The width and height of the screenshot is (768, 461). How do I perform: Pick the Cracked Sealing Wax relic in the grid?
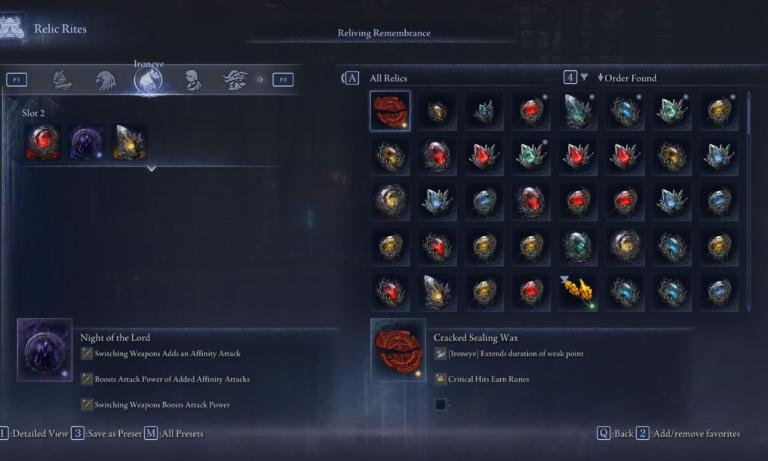(390, 111)
